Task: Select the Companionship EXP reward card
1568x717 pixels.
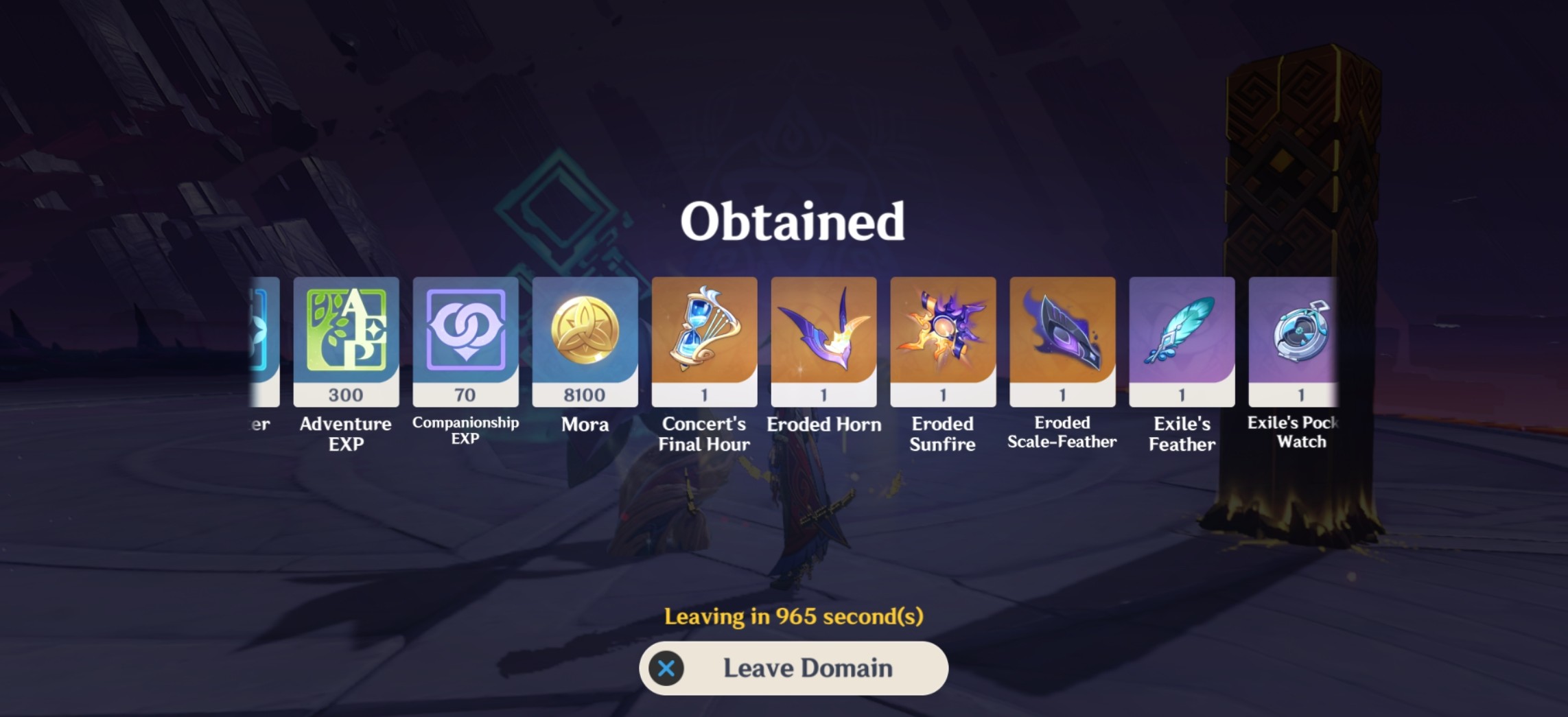Action: pos(466,336)
